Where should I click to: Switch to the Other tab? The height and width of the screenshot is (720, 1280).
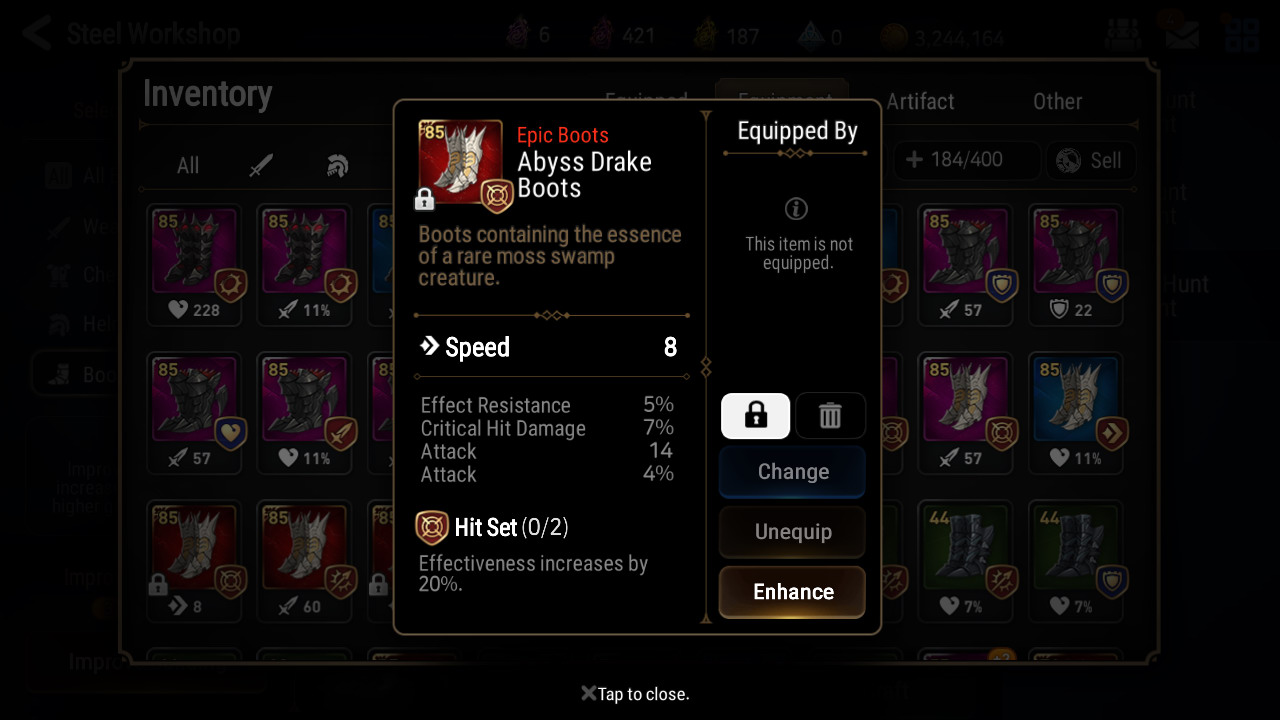click(x=1057, y=101)
